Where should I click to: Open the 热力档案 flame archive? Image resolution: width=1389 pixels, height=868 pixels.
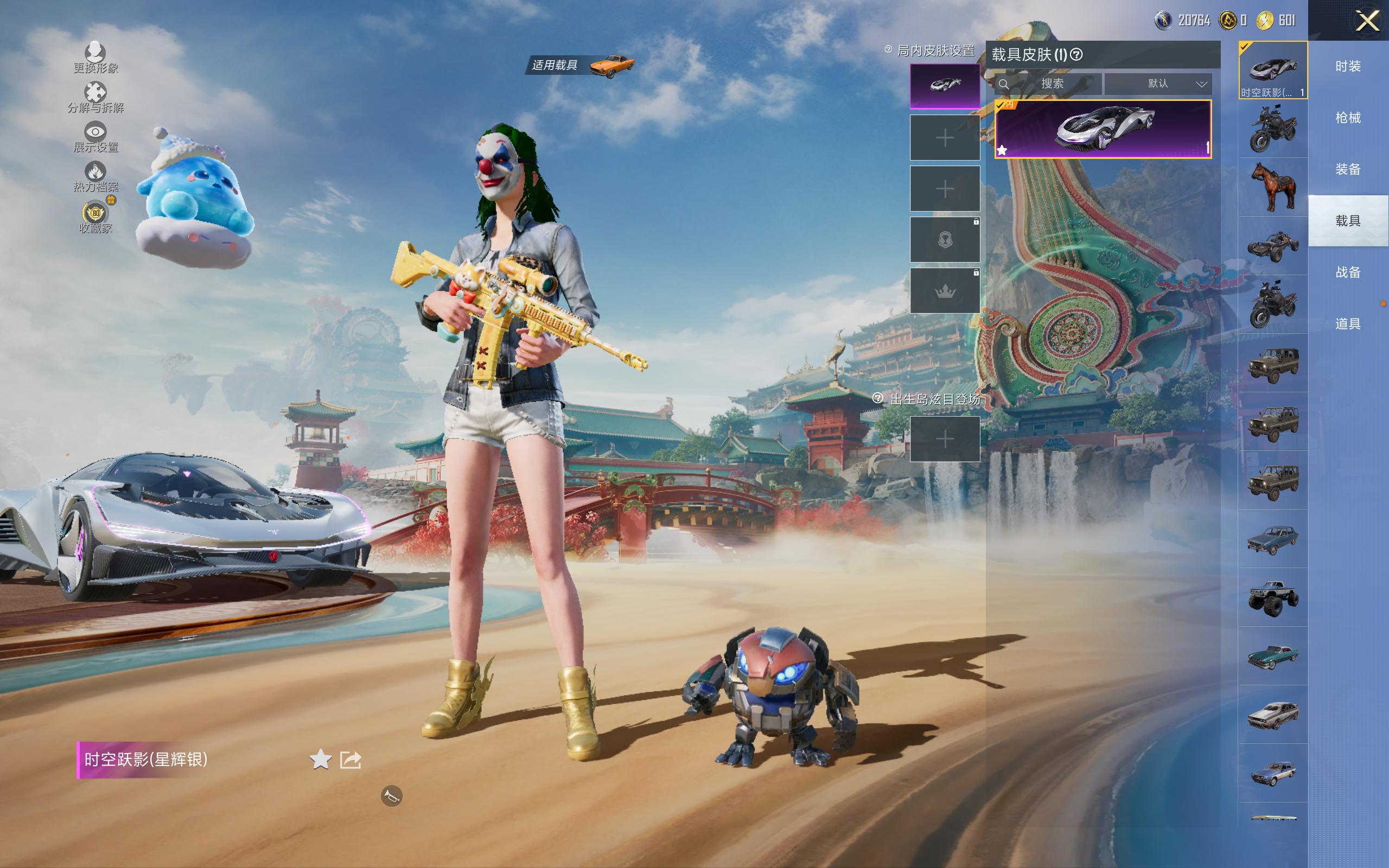(95, 177)
